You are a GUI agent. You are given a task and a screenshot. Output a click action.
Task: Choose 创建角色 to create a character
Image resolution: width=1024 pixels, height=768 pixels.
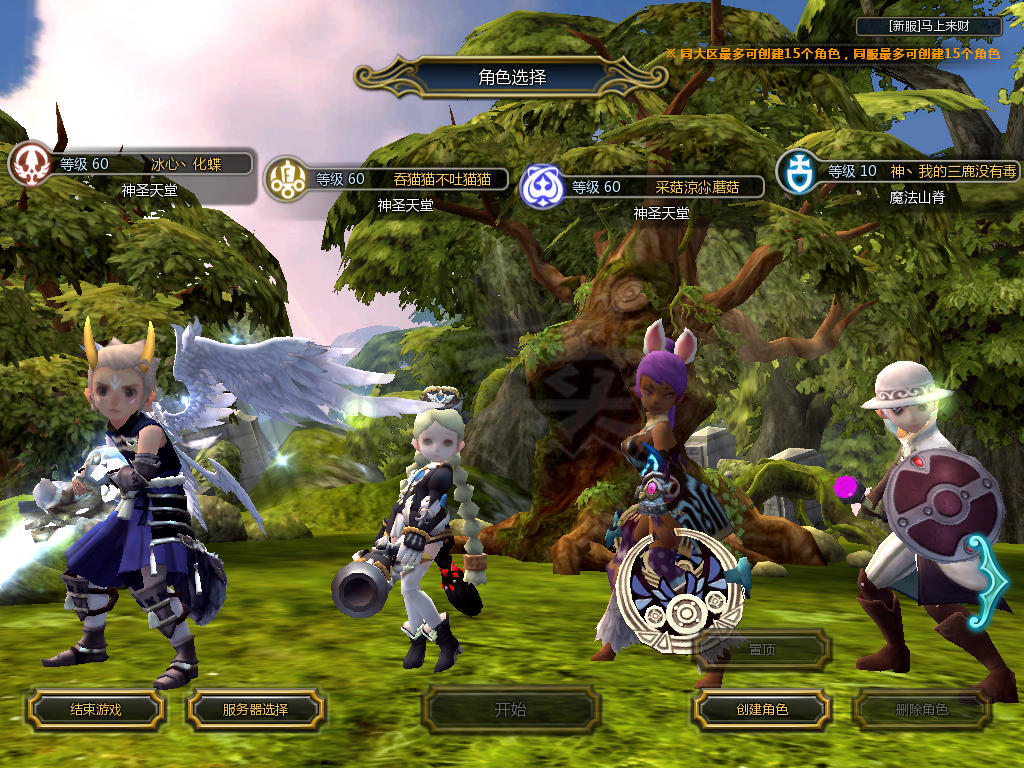click(x=761, y=709)
